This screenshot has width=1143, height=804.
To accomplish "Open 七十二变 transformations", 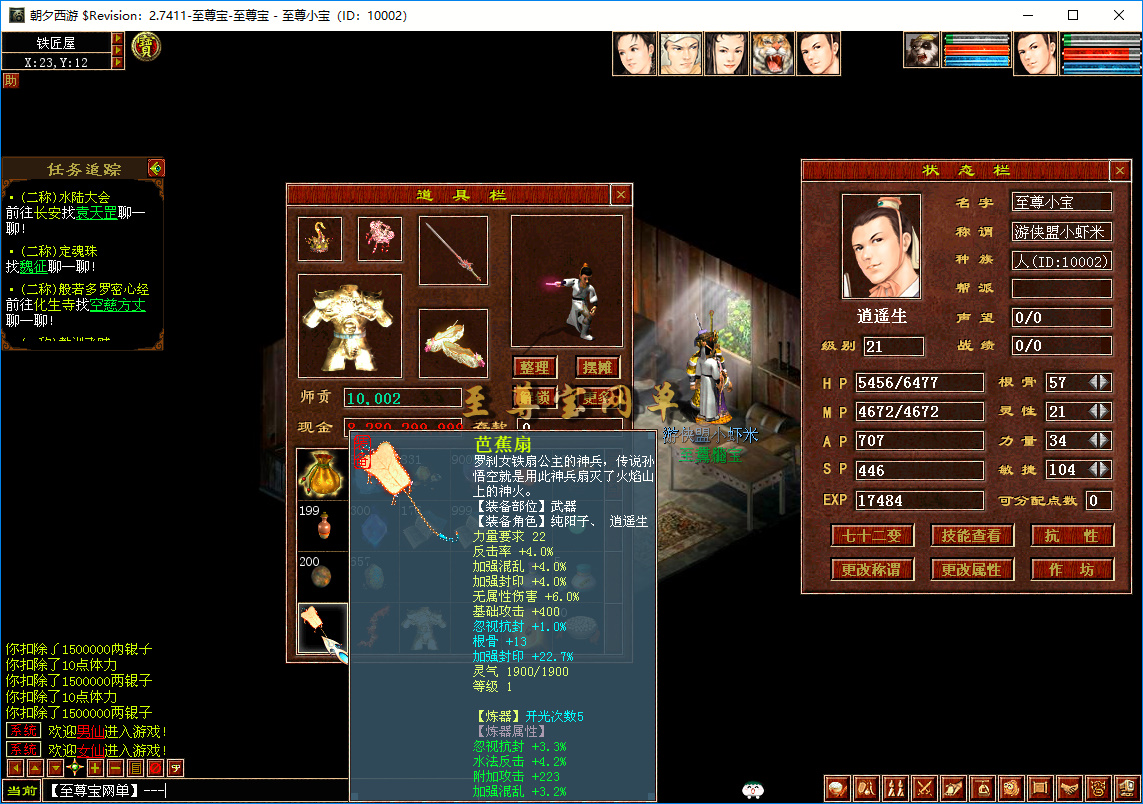I will (871, 535).
